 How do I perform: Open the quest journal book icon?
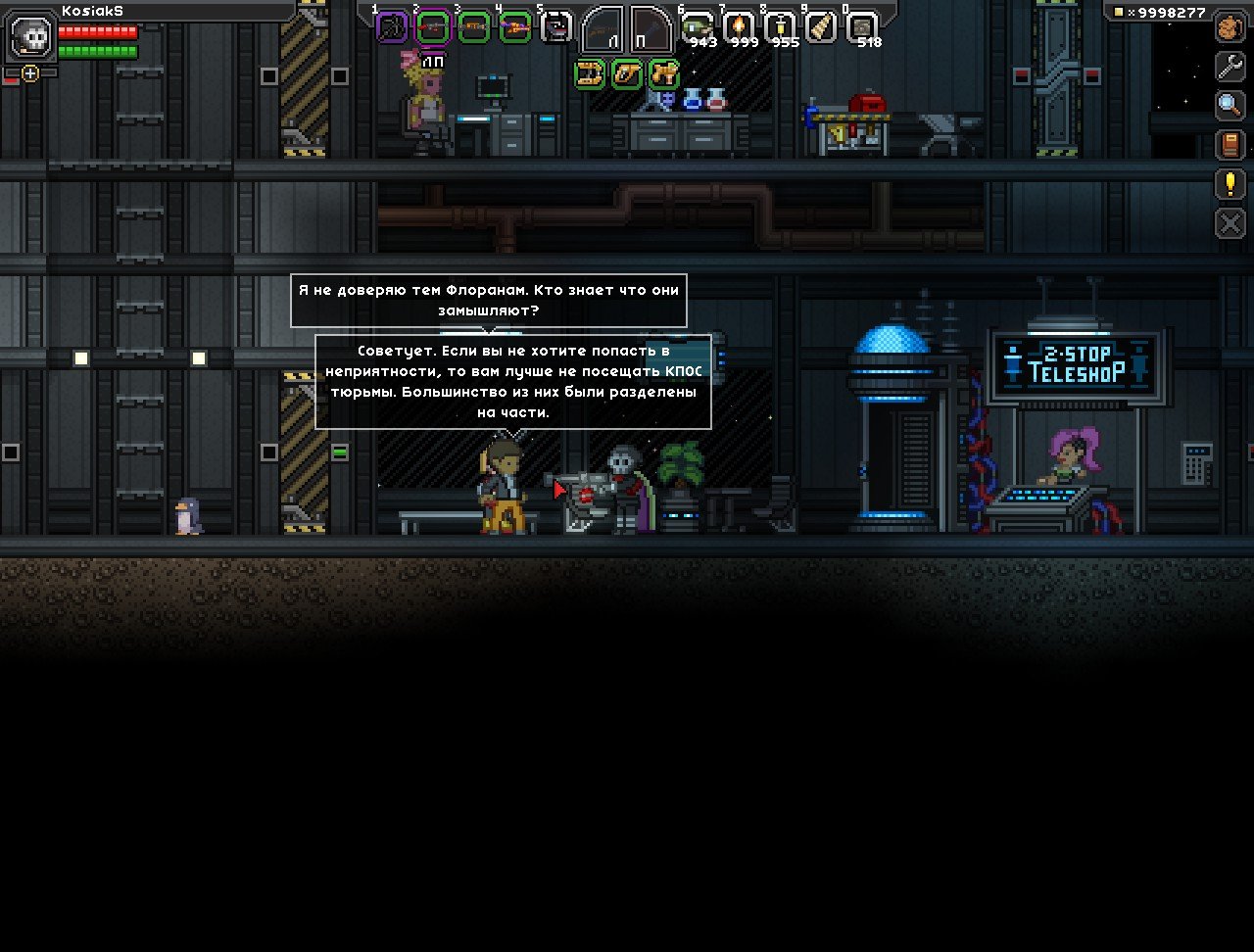1230,144
